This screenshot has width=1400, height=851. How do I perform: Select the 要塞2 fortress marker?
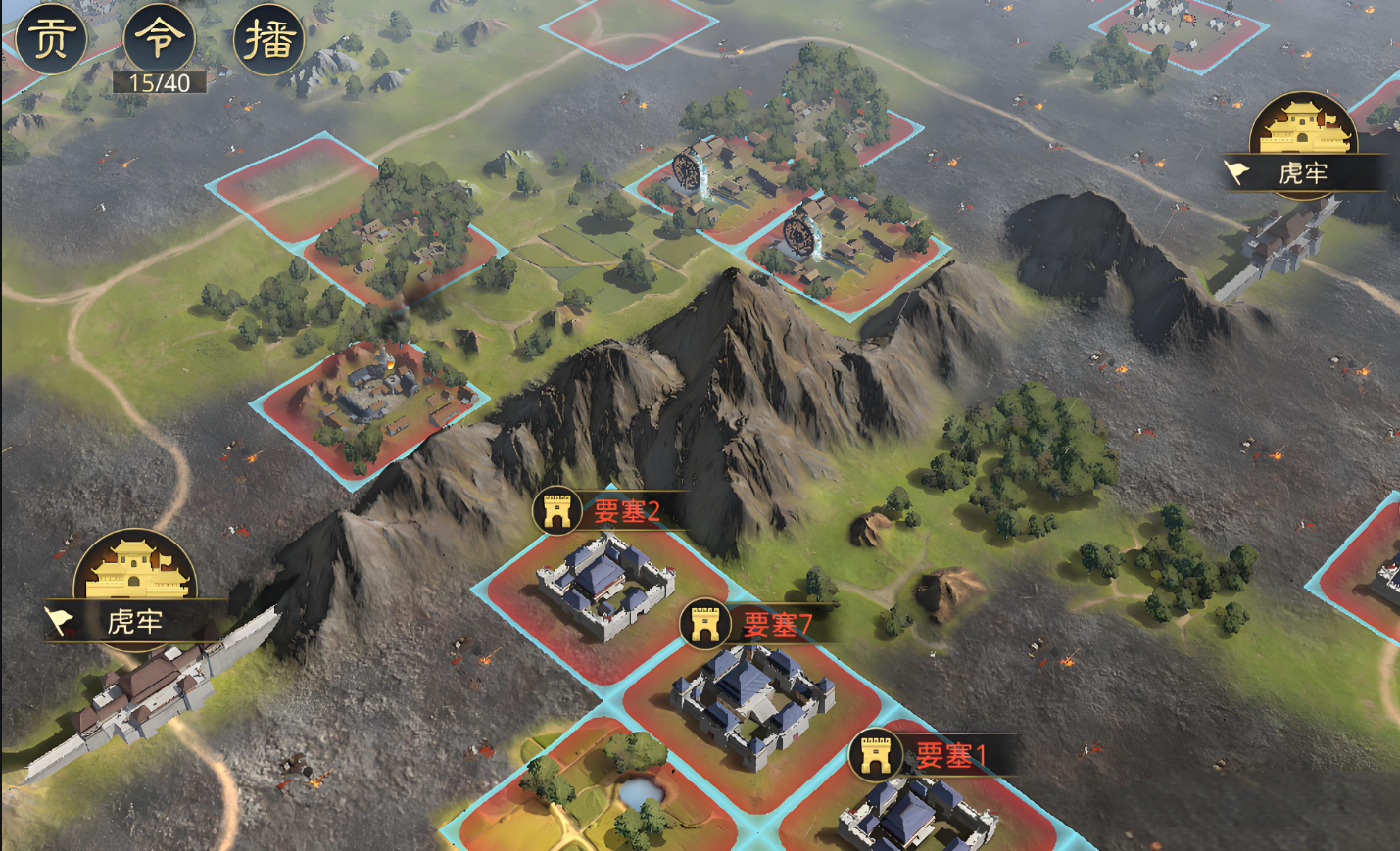click(557, 511)
